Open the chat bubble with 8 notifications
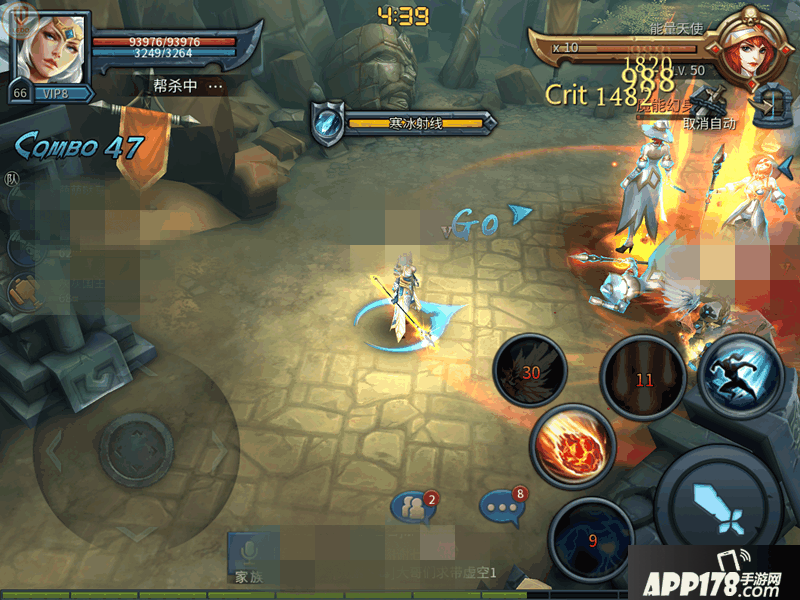 click(502, 506)
